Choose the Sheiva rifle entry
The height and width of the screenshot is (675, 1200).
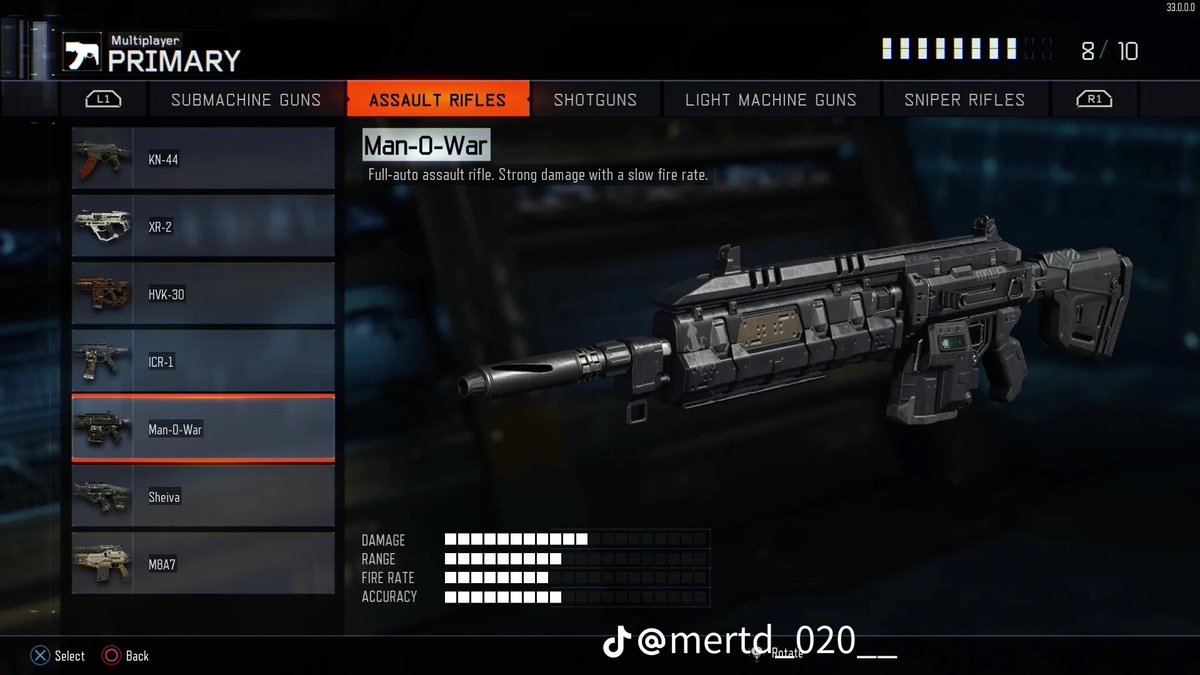click(203, 497)
